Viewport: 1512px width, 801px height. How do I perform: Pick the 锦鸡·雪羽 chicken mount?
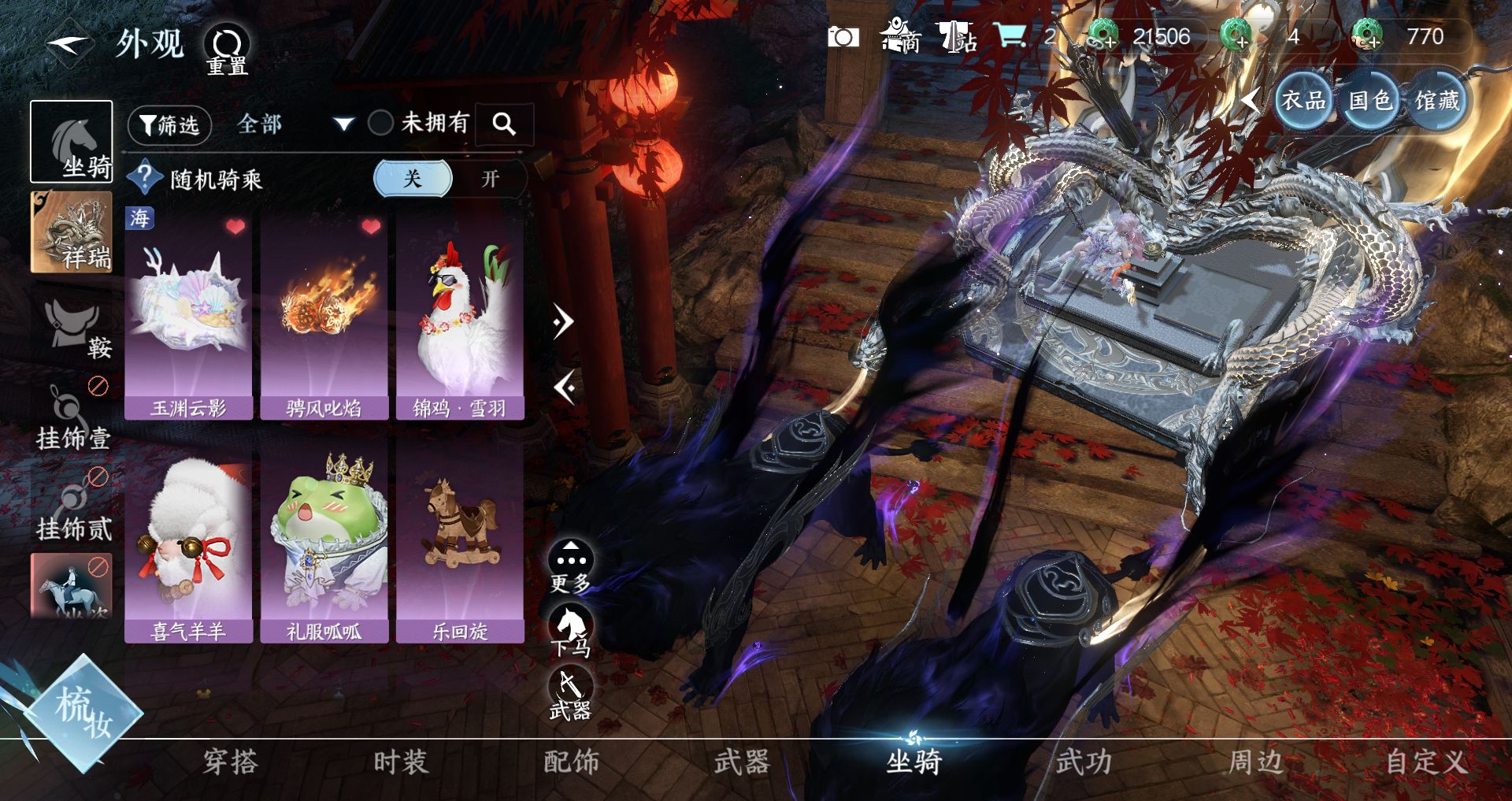pos(460,315)
